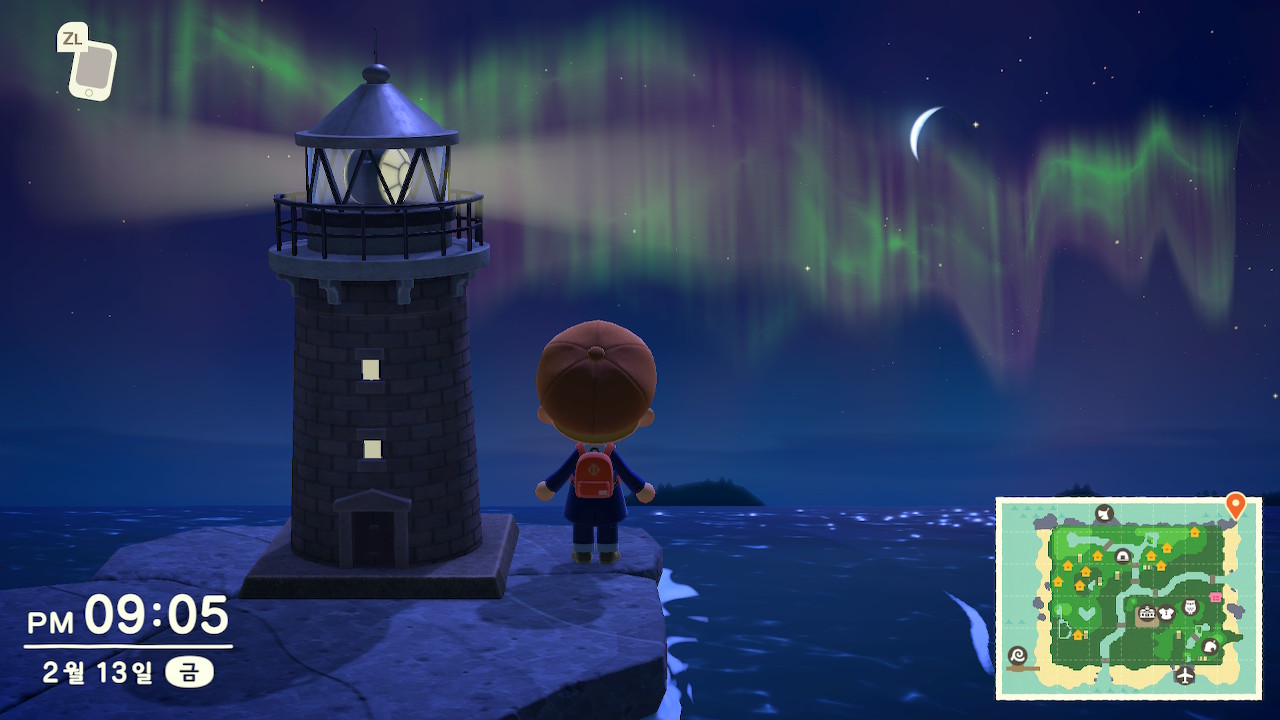Viewport: 1280px width, 720px height.
Task: Click the orange player location pin on minimap
Action: [1235, 504]
